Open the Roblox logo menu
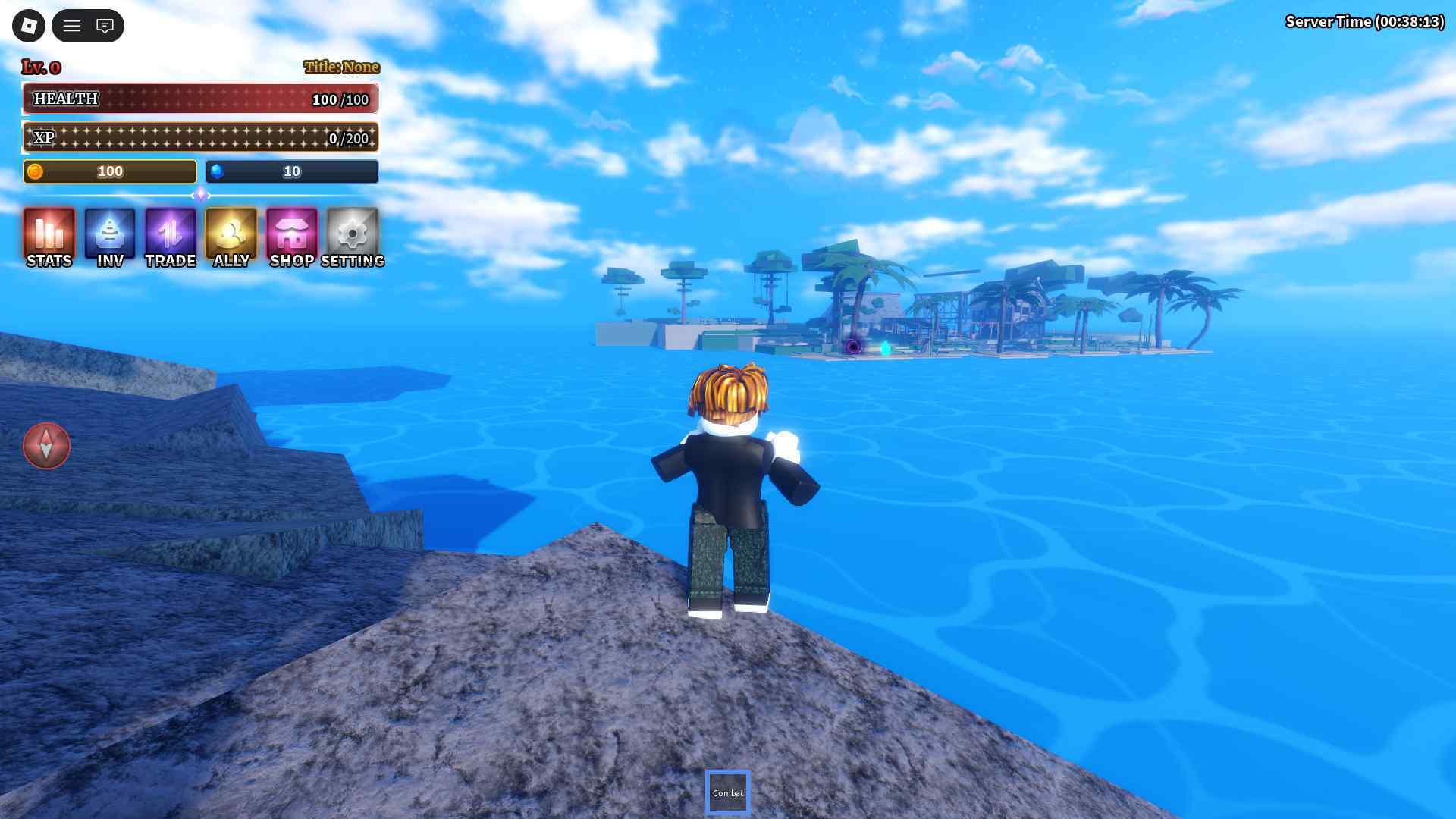The height and width of the screenshot is (819, 1456). point(29,26)
